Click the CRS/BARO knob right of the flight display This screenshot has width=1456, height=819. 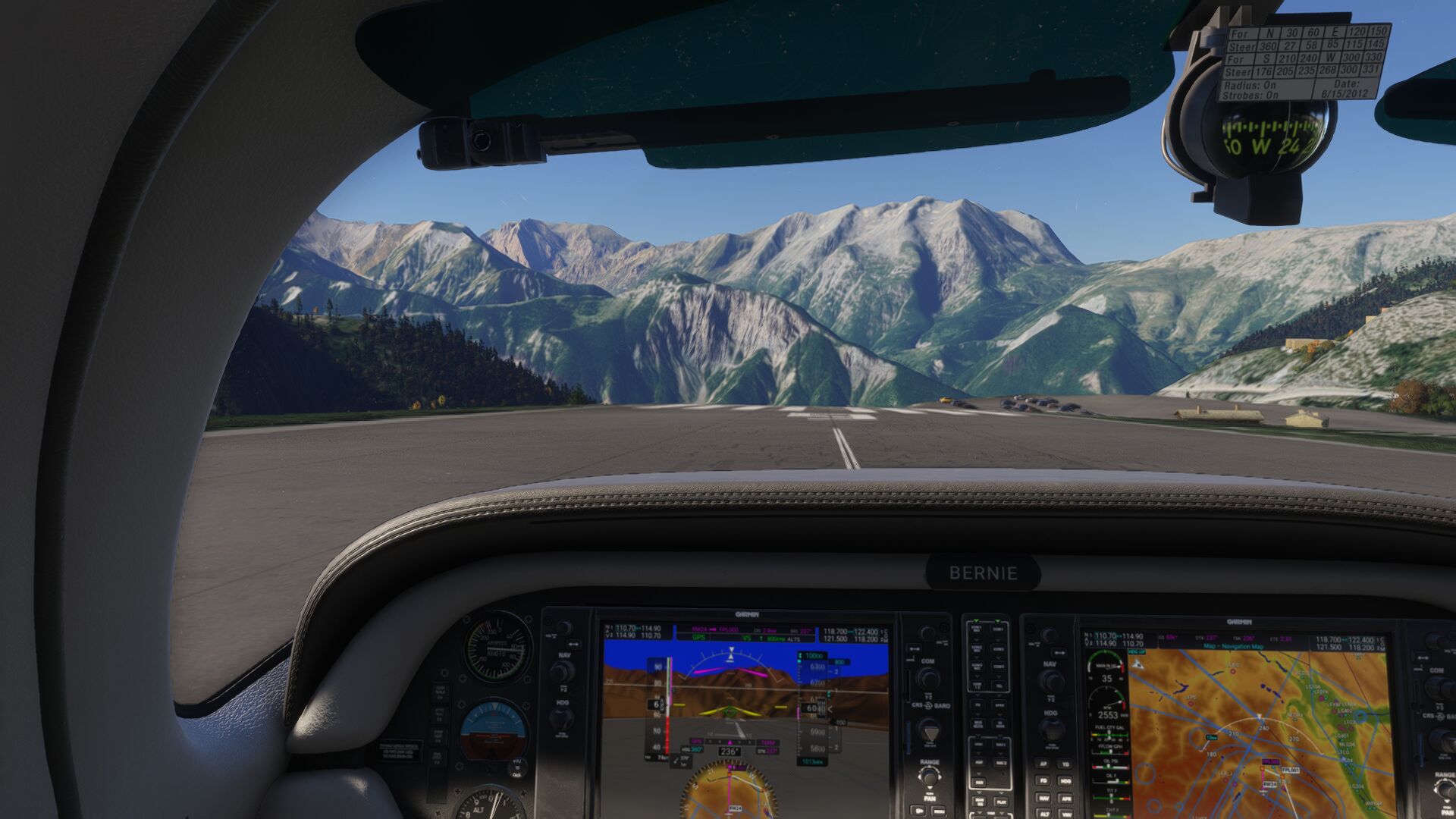930,730
